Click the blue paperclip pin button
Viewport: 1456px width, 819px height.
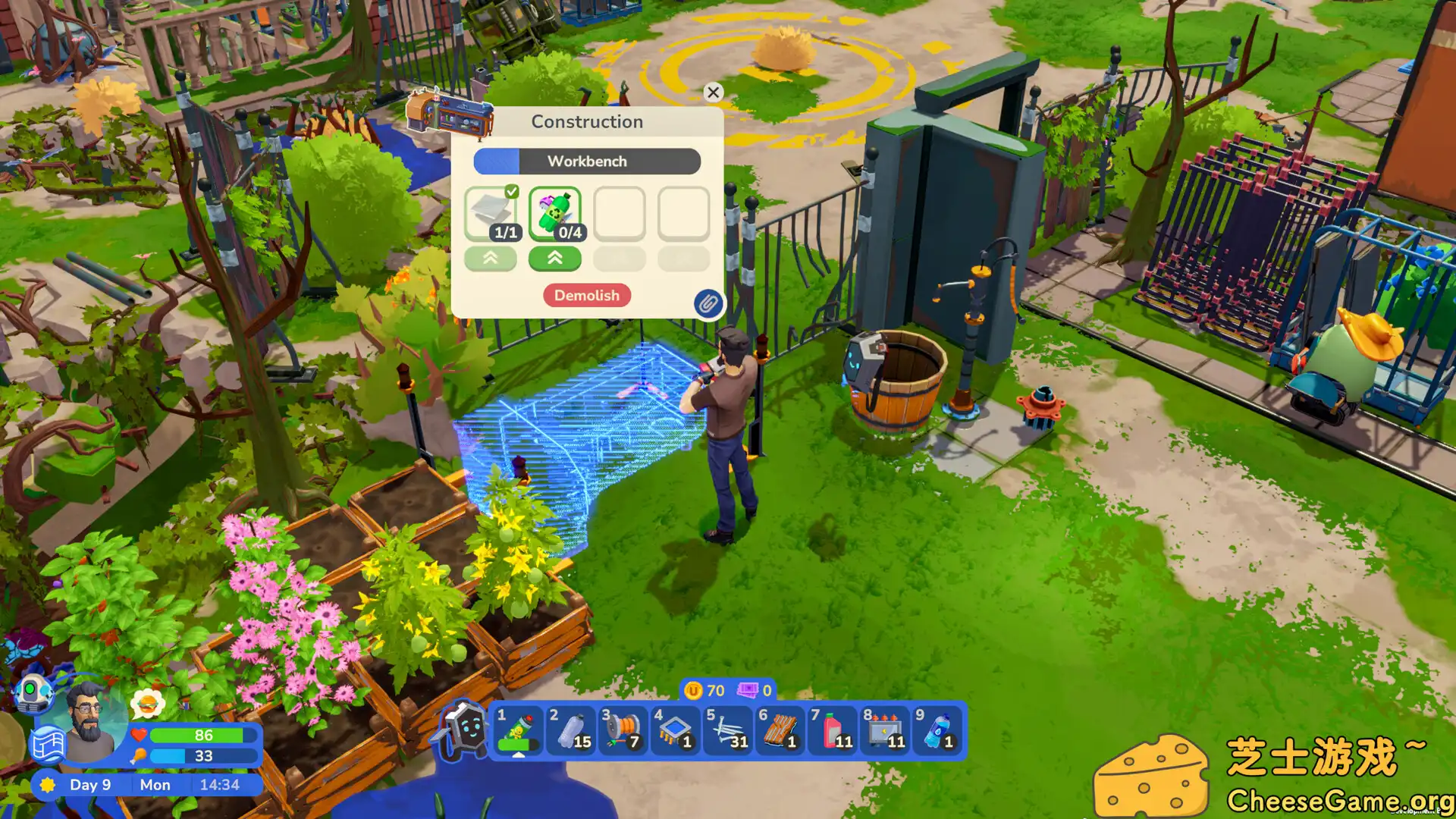(x=708, y=304)
